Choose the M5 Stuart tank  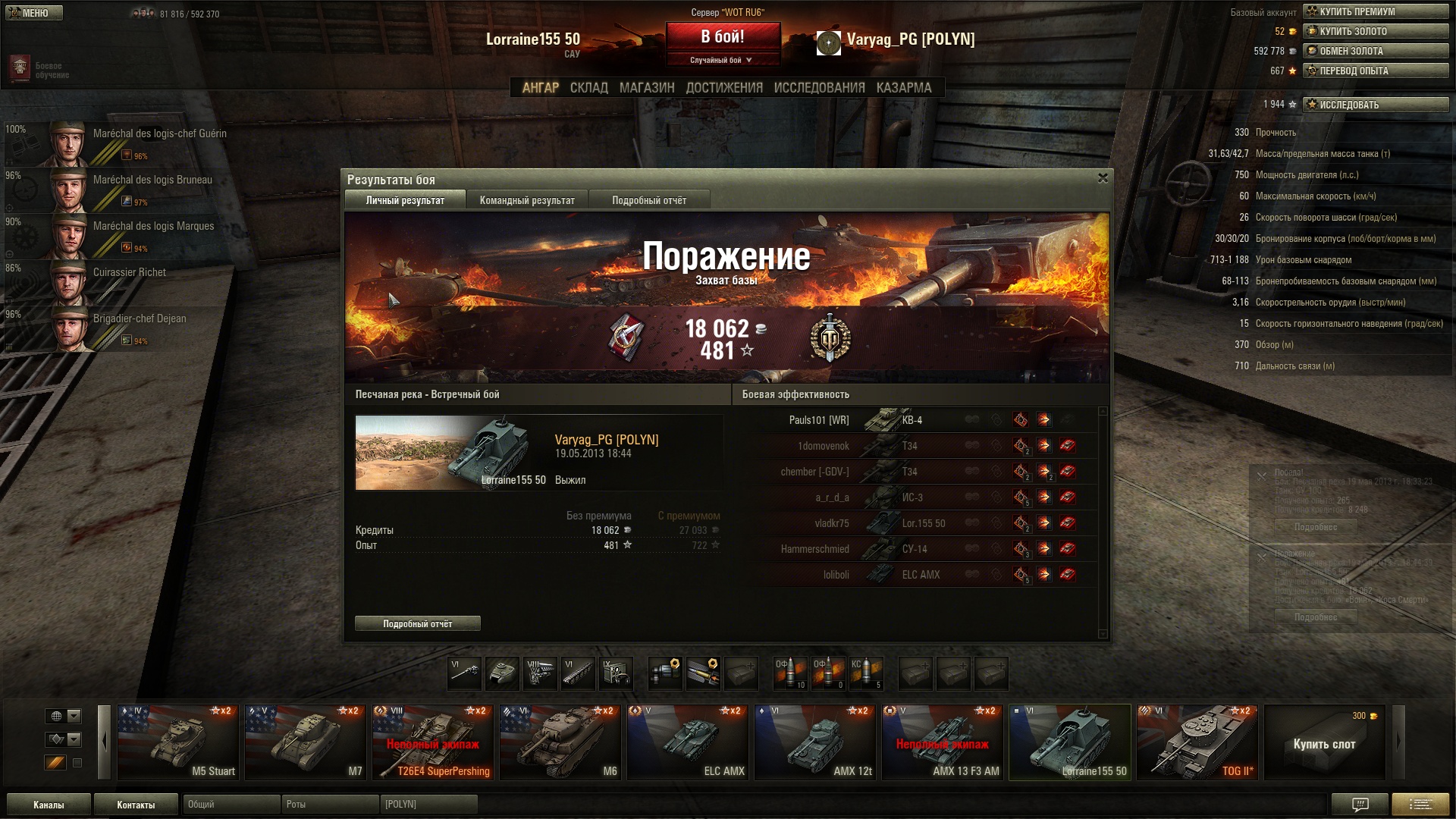(178, 742)
